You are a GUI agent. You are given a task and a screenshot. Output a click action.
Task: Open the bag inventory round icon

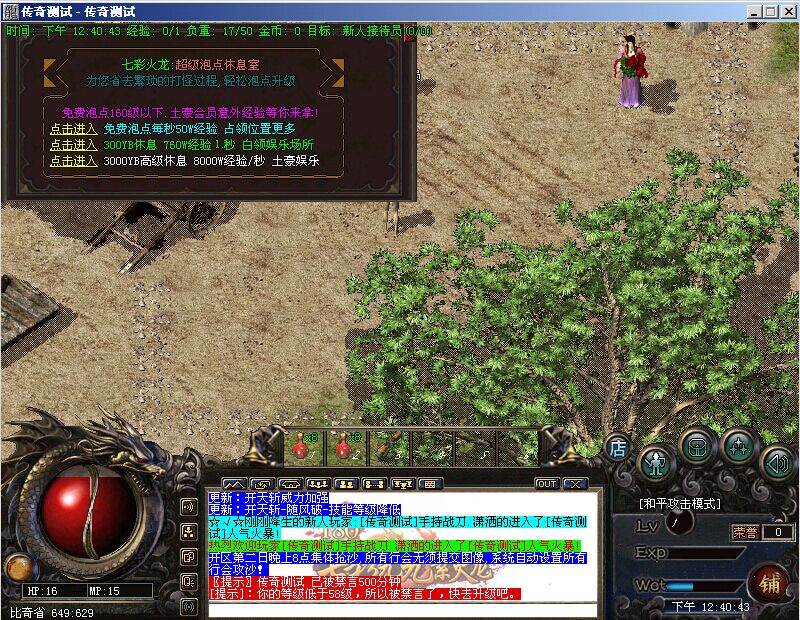point(697,444)
